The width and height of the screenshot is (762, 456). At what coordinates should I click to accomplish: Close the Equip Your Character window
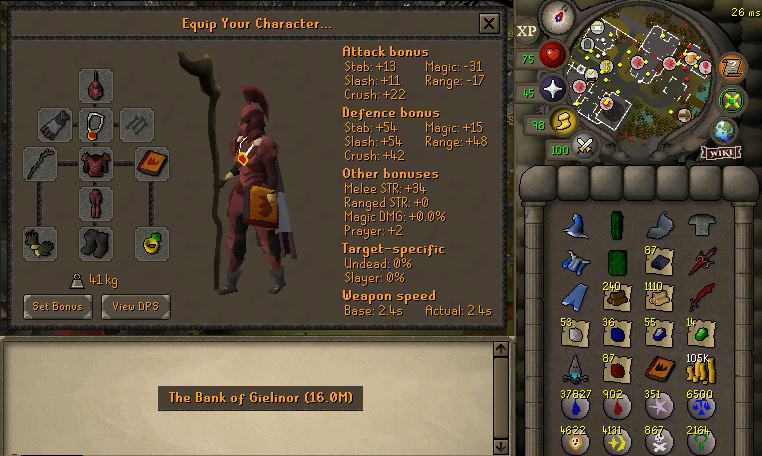[489, 23]
